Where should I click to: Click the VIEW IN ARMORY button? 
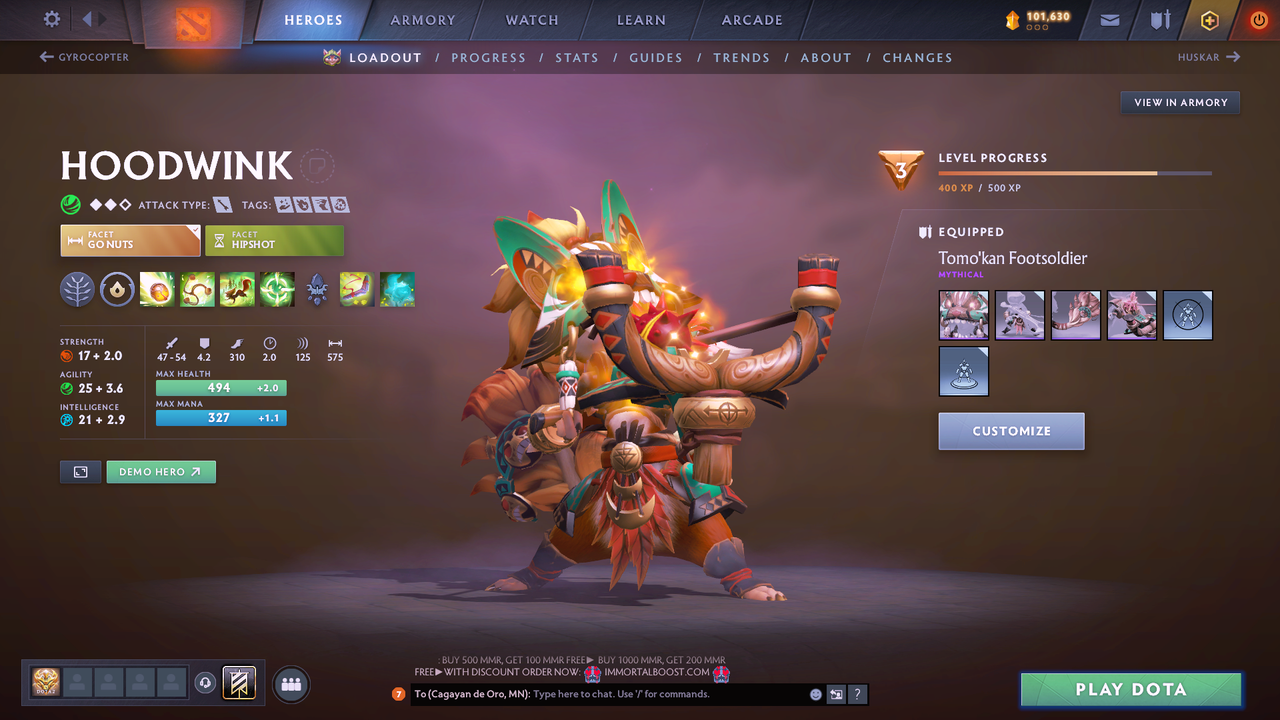[1179, 102]
